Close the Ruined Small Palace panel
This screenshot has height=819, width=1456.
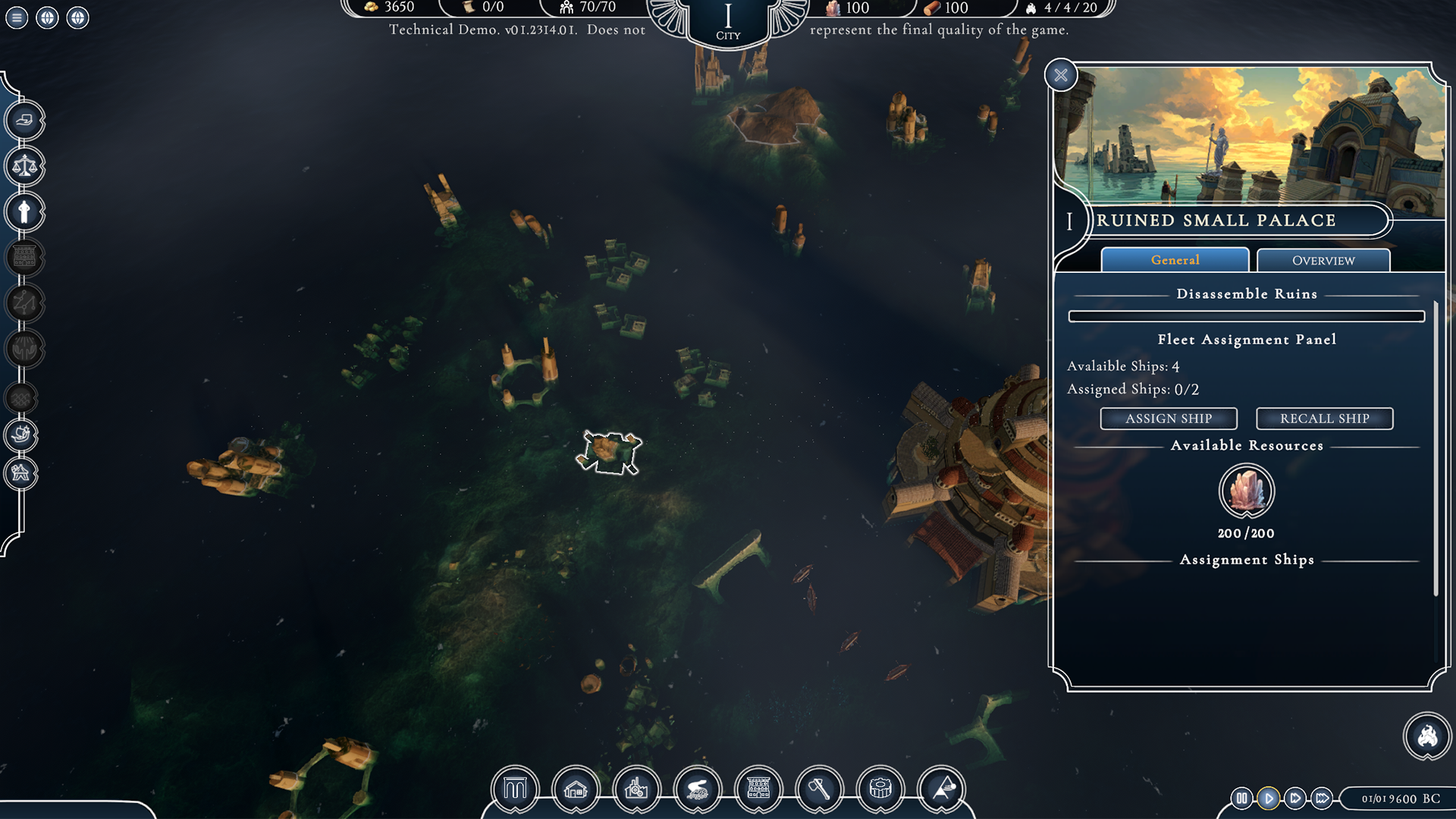coord(1060,75)
